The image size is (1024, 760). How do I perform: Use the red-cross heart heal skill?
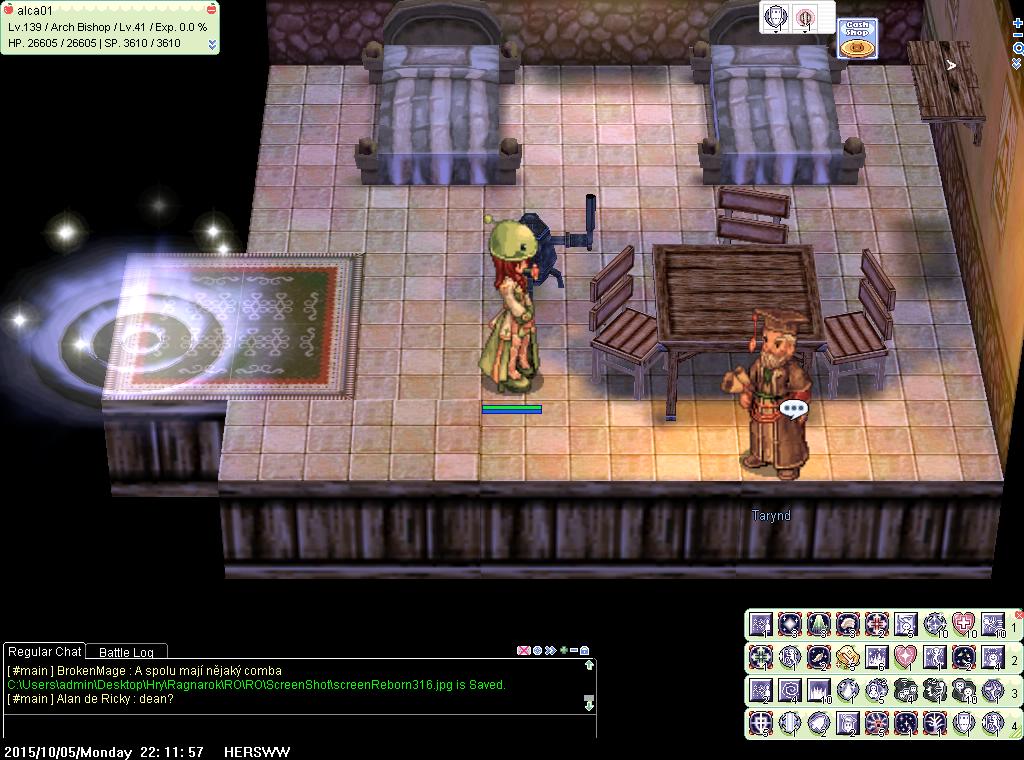coord(964,625)
